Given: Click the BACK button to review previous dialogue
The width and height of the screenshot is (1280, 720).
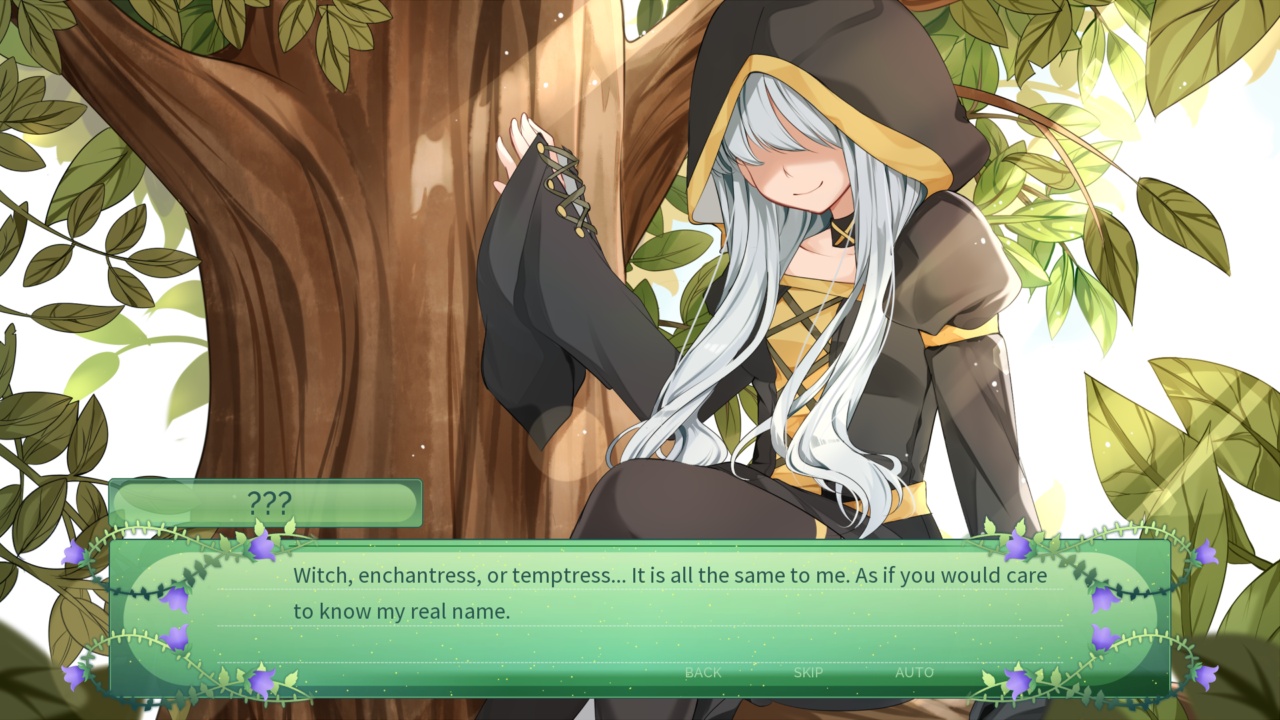Looking at the screenshot, I should 702,673.
